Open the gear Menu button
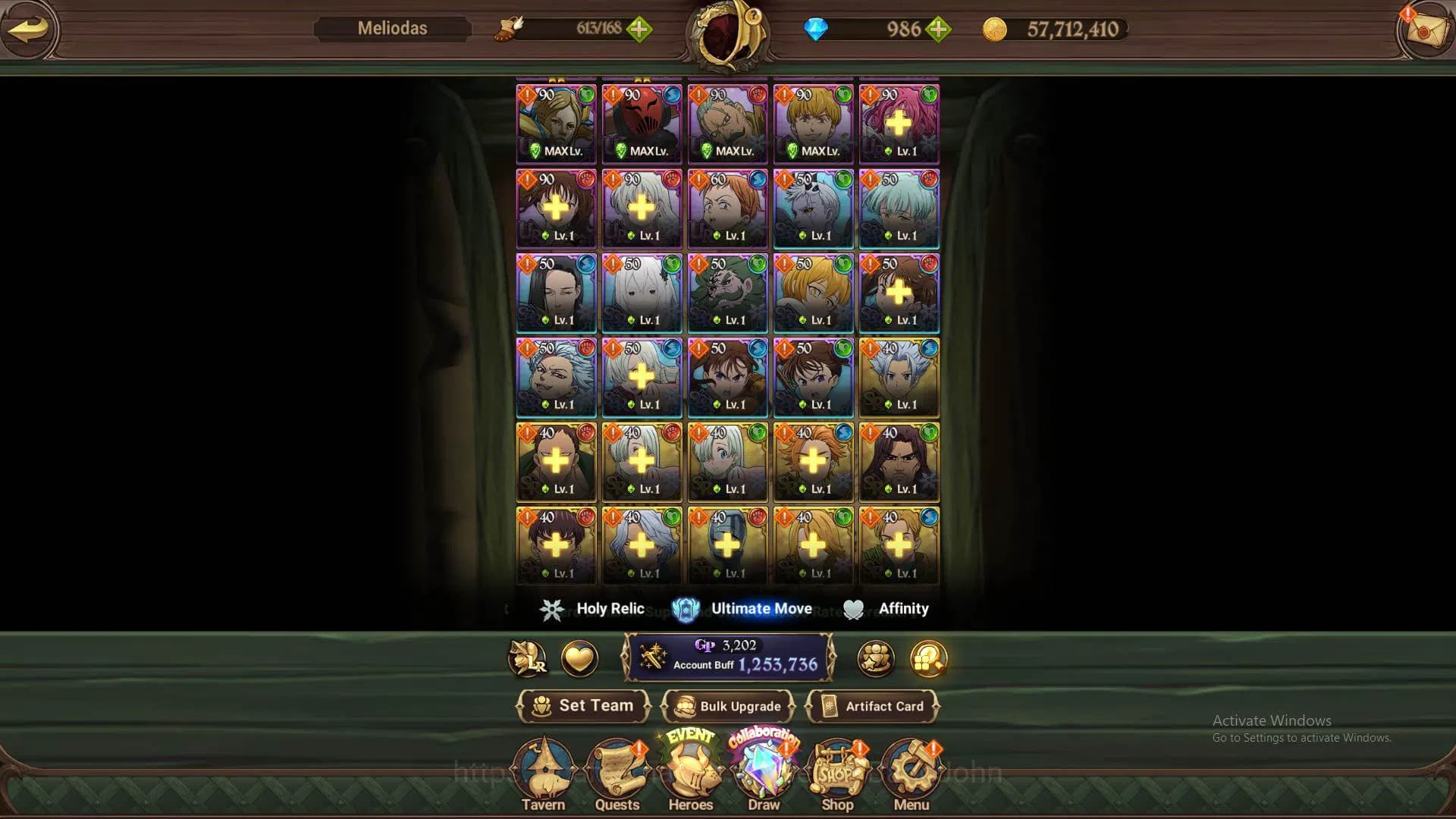This screenshot has height=819, width=1456. point(911,773)
